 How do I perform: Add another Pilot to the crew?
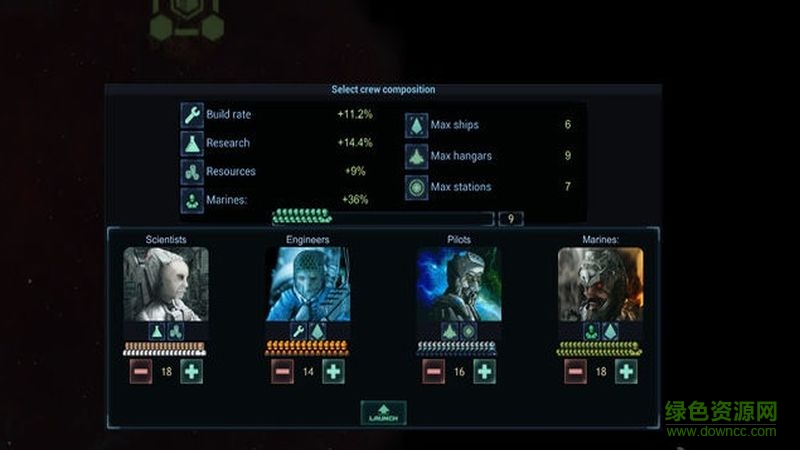pyautogui.click(x=484, y=371)
